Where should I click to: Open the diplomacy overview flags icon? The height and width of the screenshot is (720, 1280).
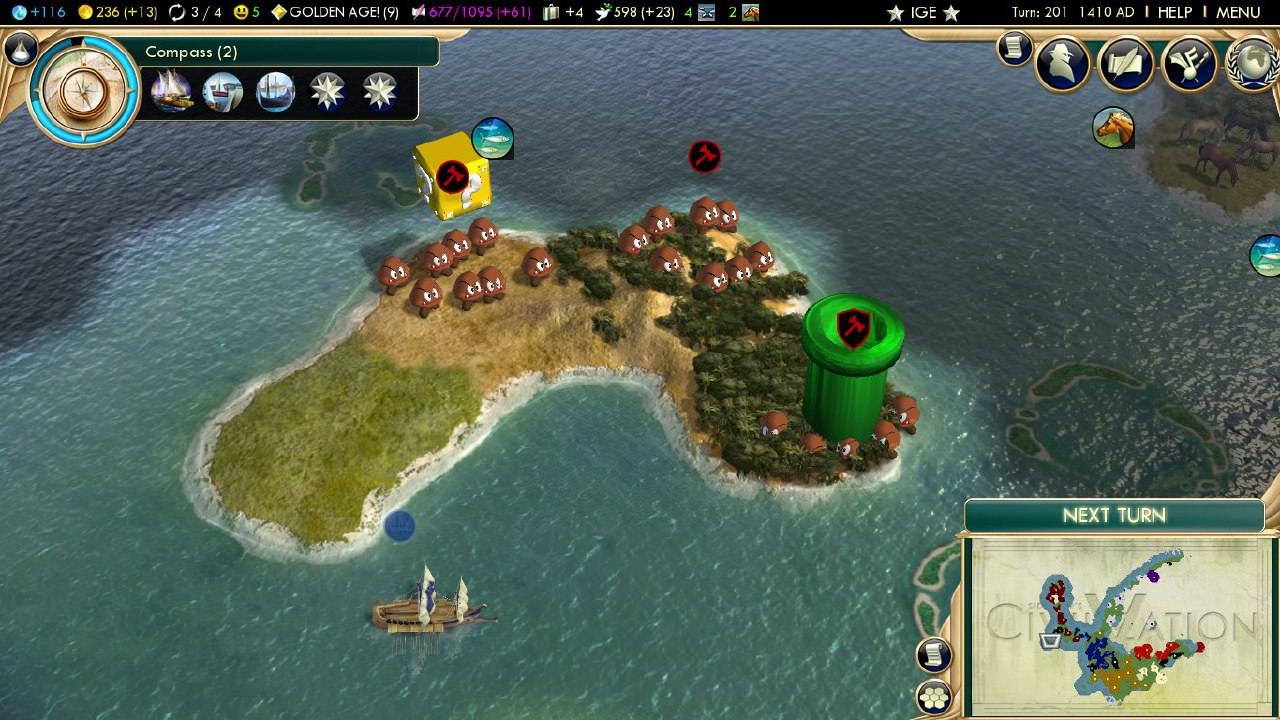pyautogui.click(x=1190, y=65)
